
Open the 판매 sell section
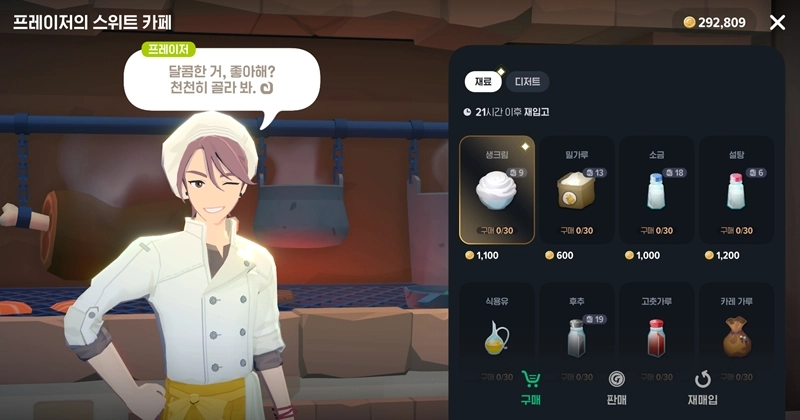coord(617,388)
